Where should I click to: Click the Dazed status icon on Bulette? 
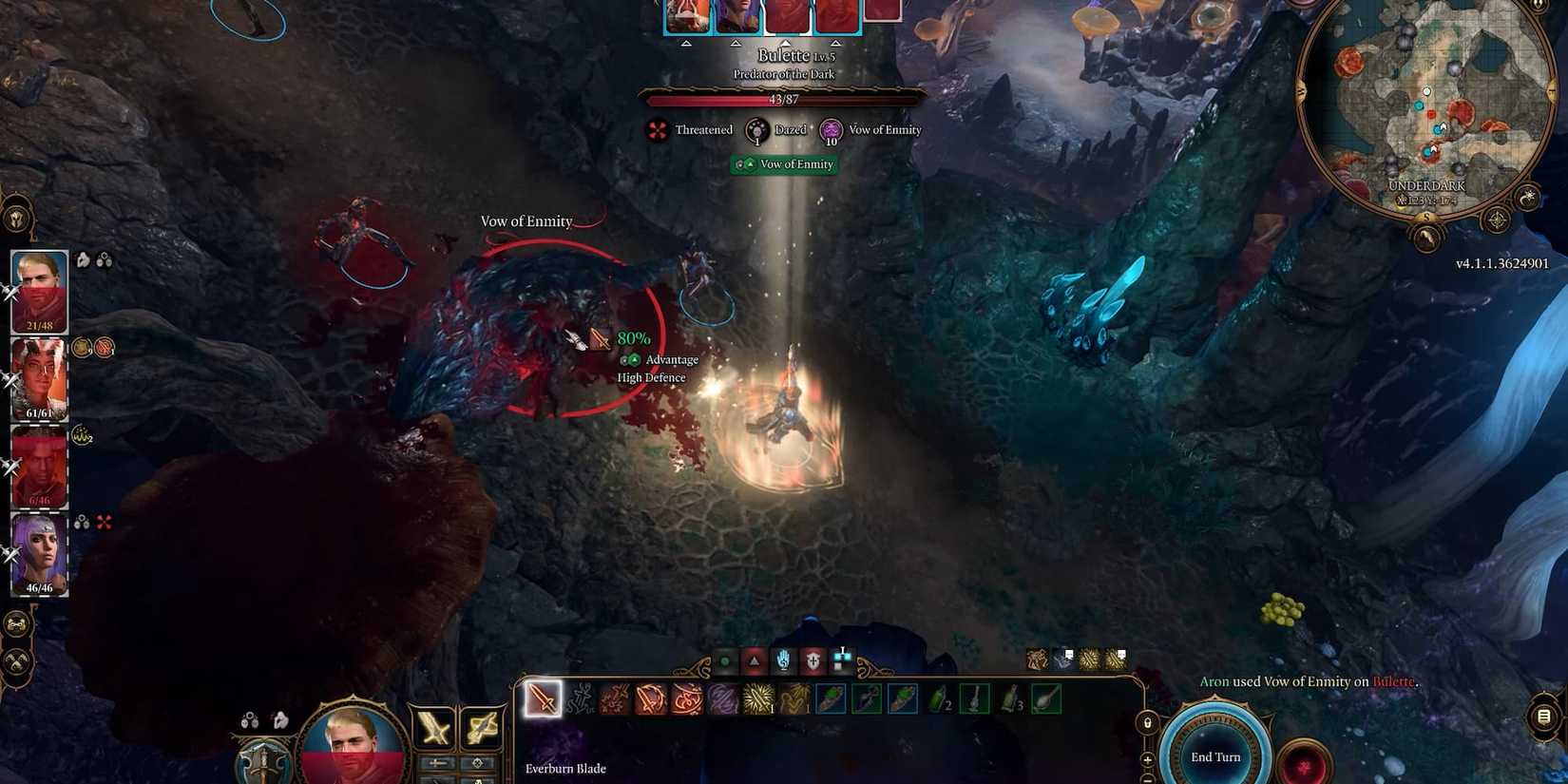coord(756,130)
